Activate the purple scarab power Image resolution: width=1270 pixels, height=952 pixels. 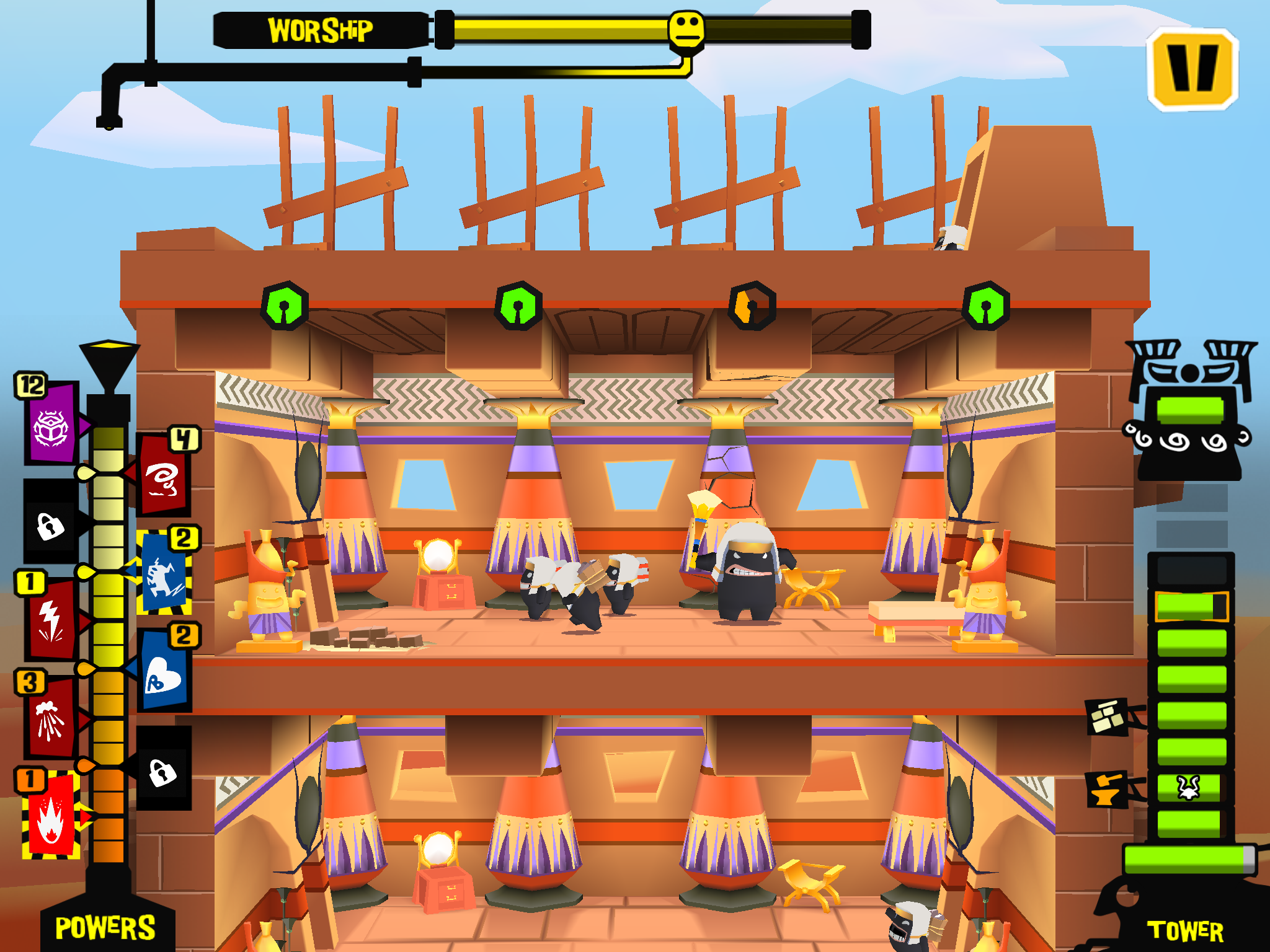(52, 425)
